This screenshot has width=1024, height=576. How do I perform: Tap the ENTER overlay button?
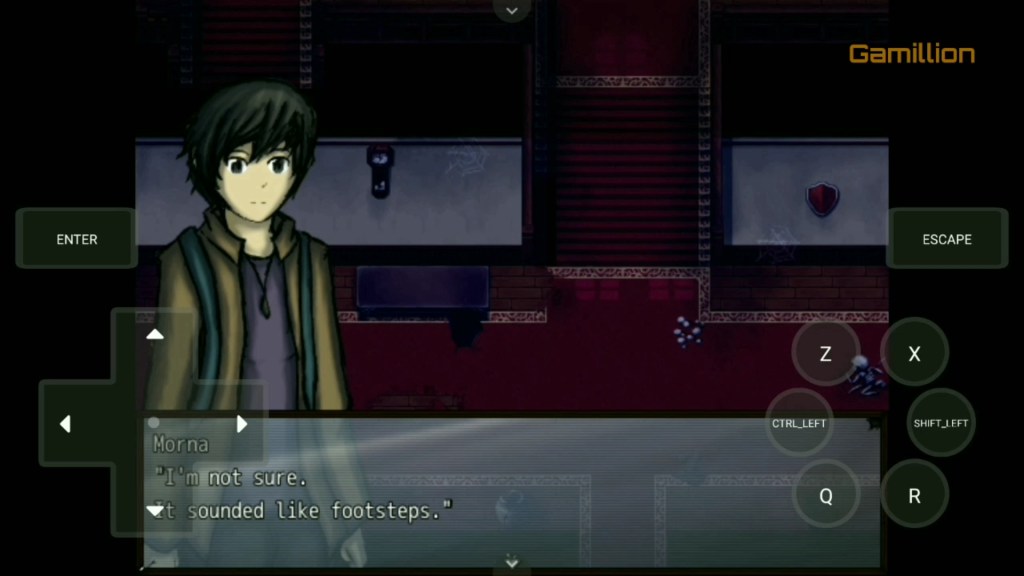pyautogui.click(x=77, y=239)
